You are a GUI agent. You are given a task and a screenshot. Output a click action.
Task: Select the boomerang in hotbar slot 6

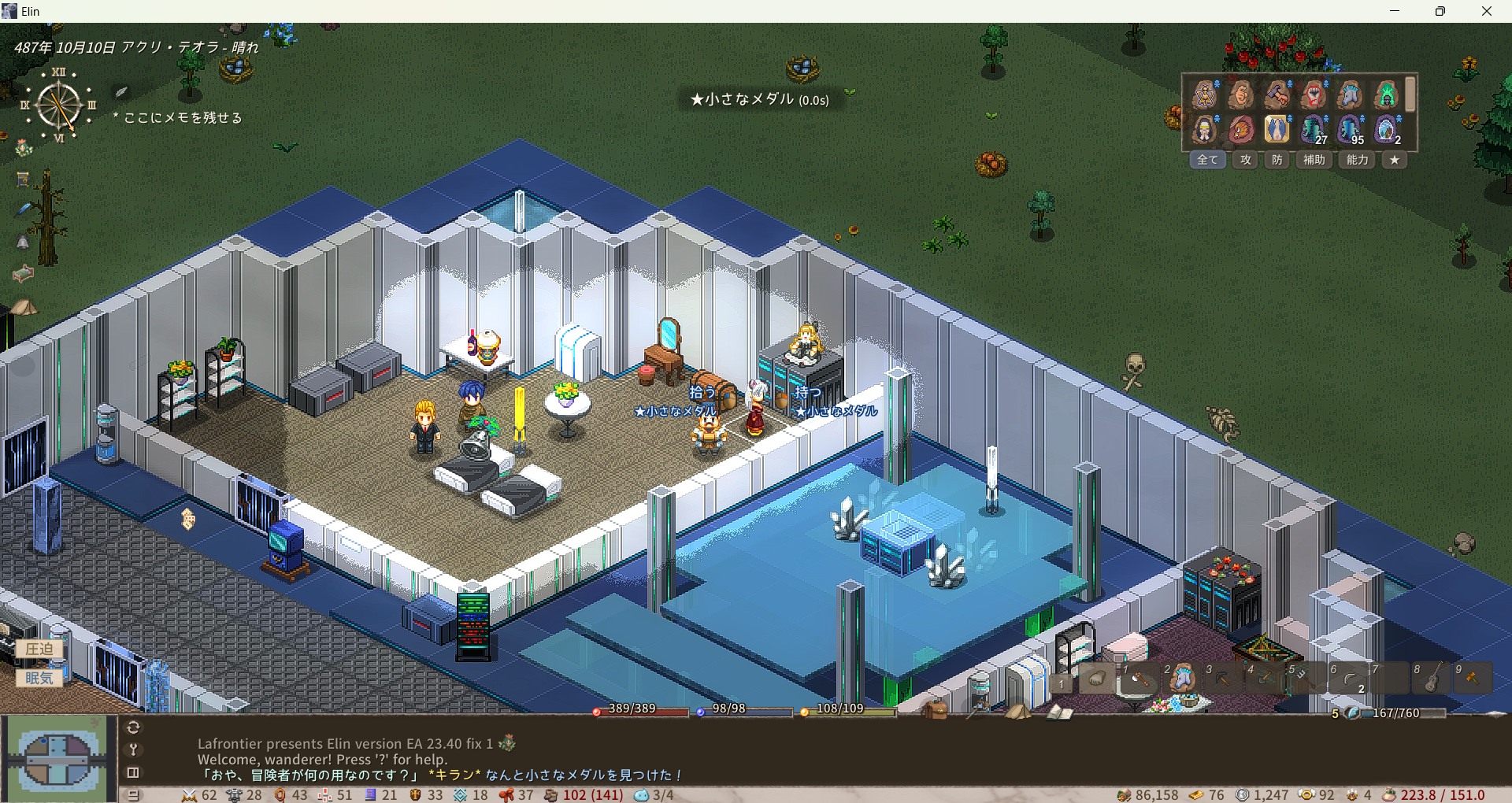click(x=1348, y=678)
